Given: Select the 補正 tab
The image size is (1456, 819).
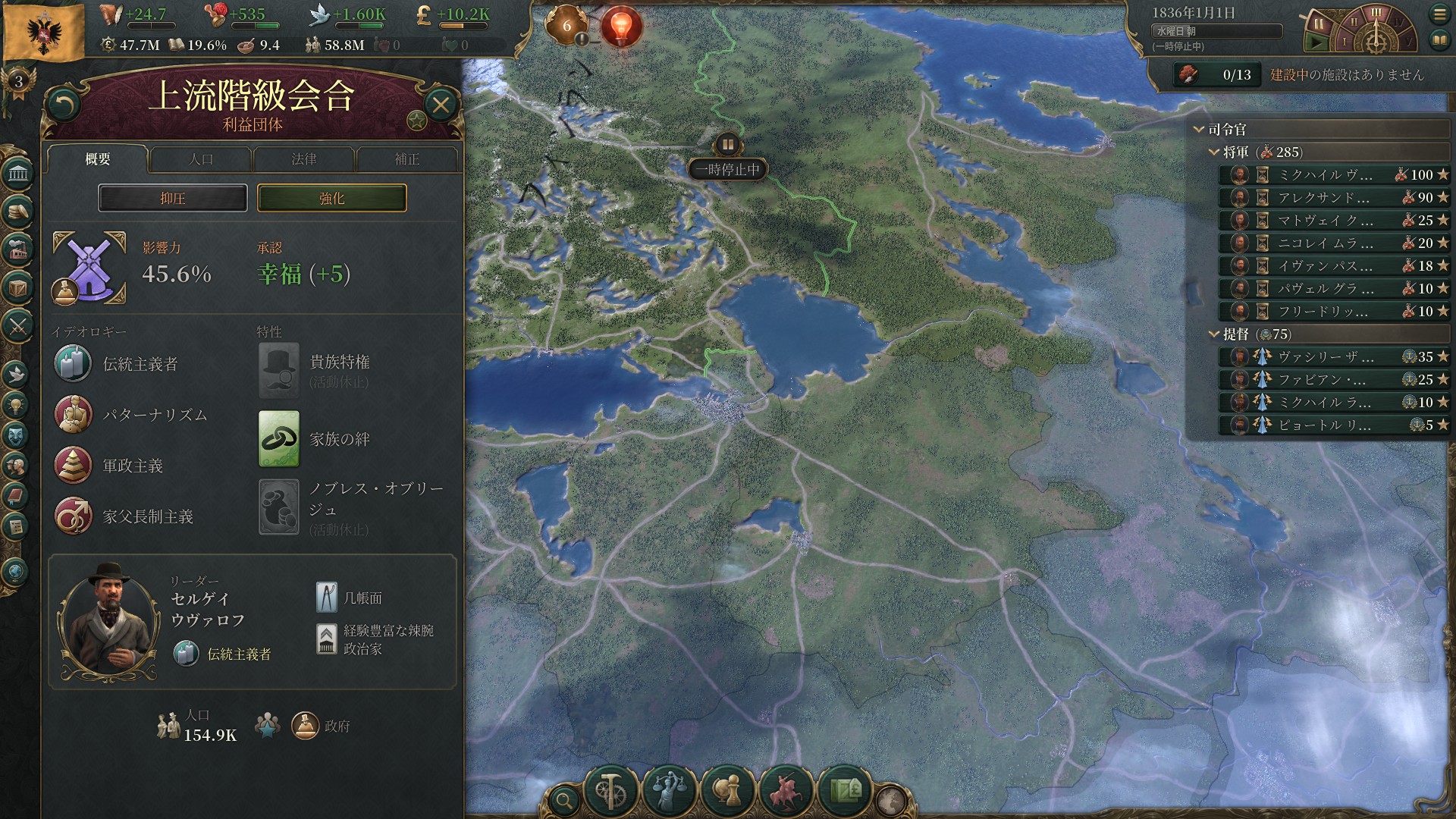Looking at the screenshot, I should 407,159.
